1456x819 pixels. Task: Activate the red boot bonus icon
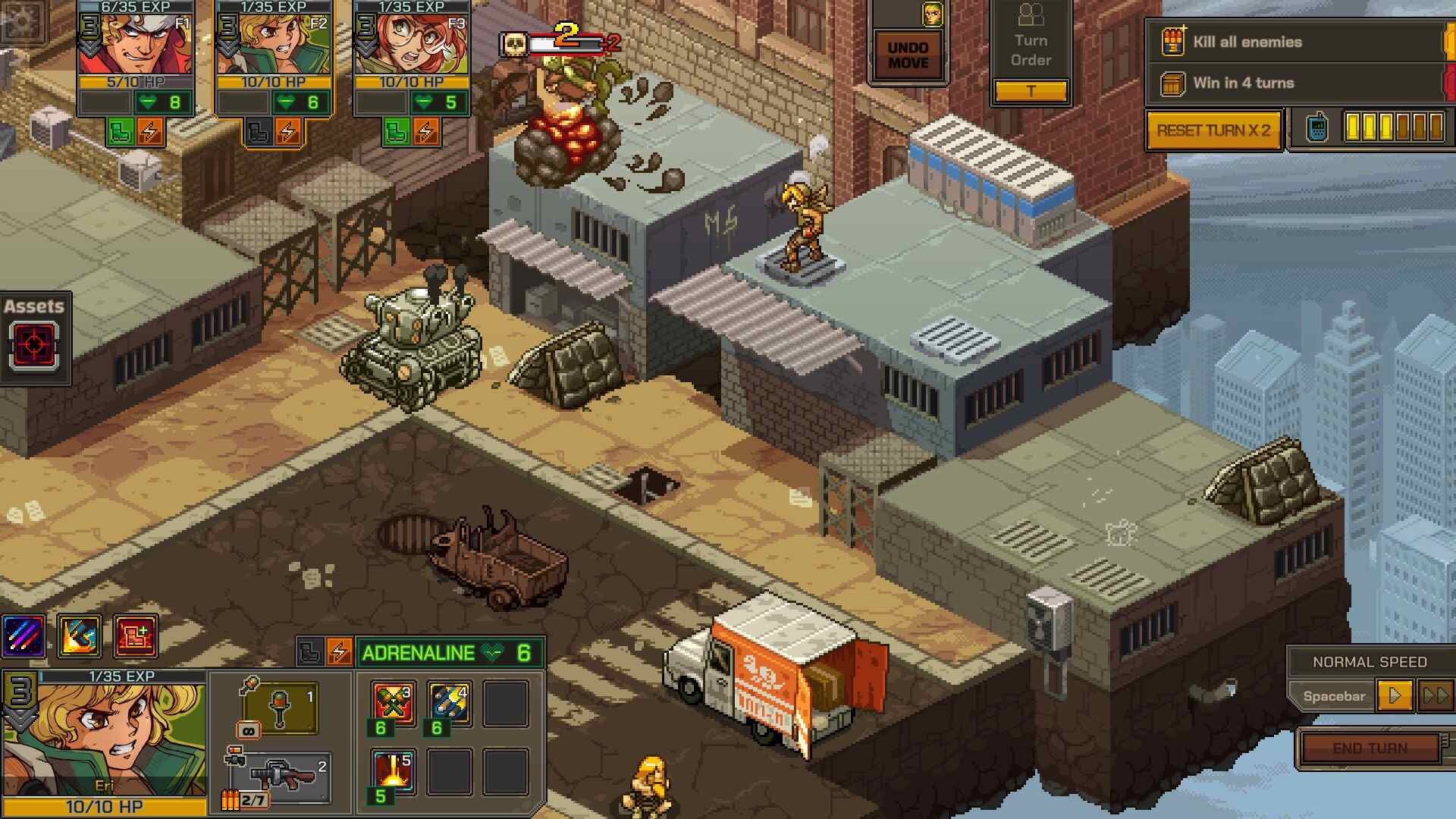point(136,635)
